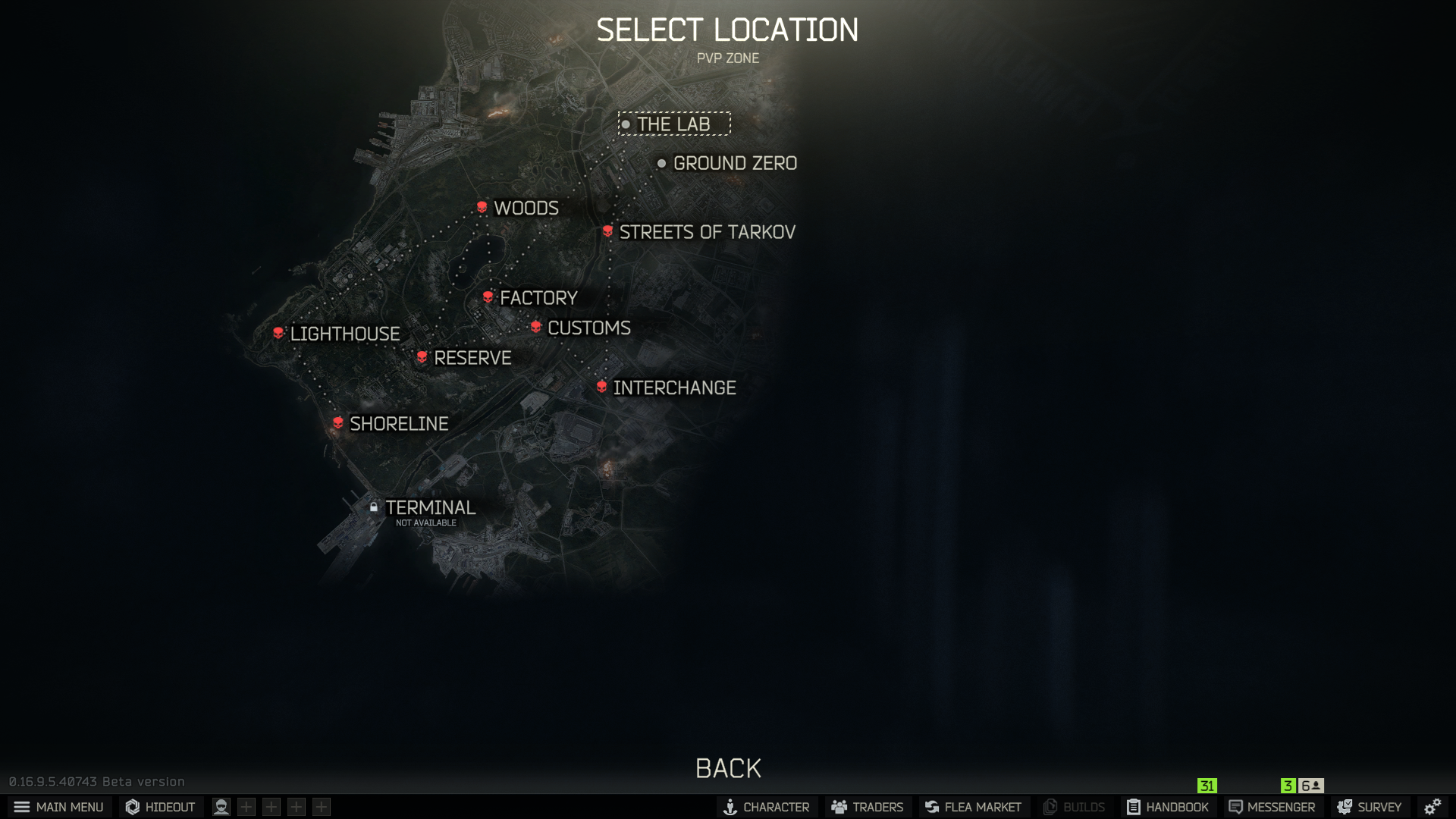Choose Ground Zero on the map

tap(733, 163)
